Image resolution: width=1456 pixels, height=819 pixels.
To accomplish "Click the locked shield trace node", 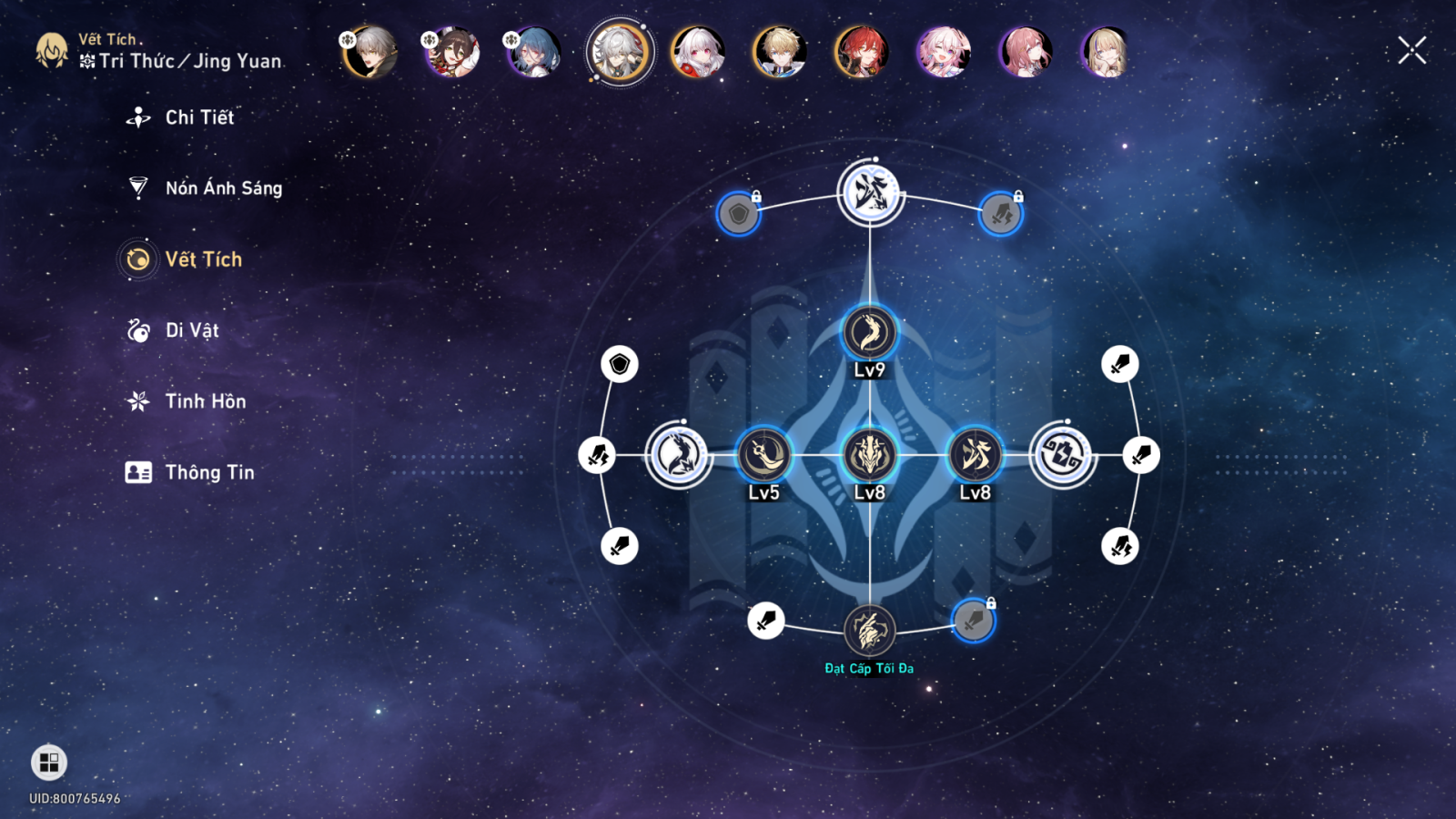I will click(738, 215).
